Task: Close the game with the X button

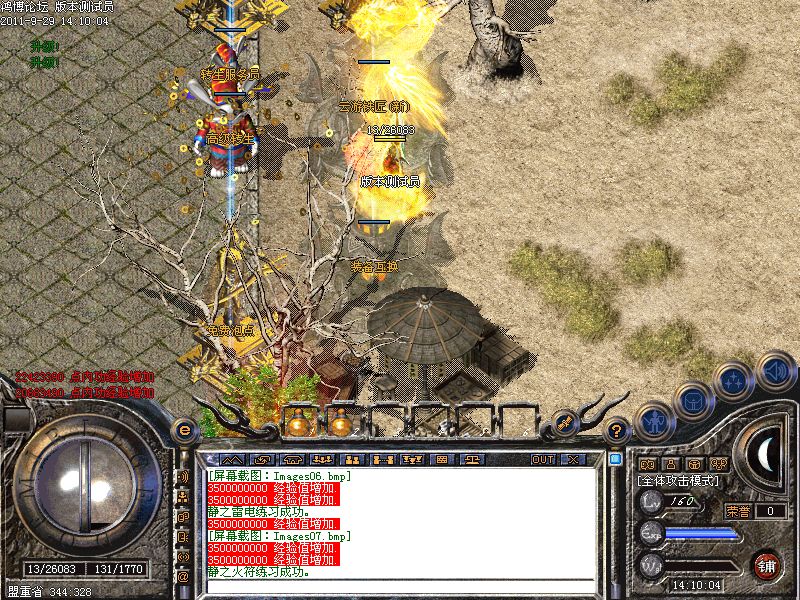Action: tap(573, 460)
